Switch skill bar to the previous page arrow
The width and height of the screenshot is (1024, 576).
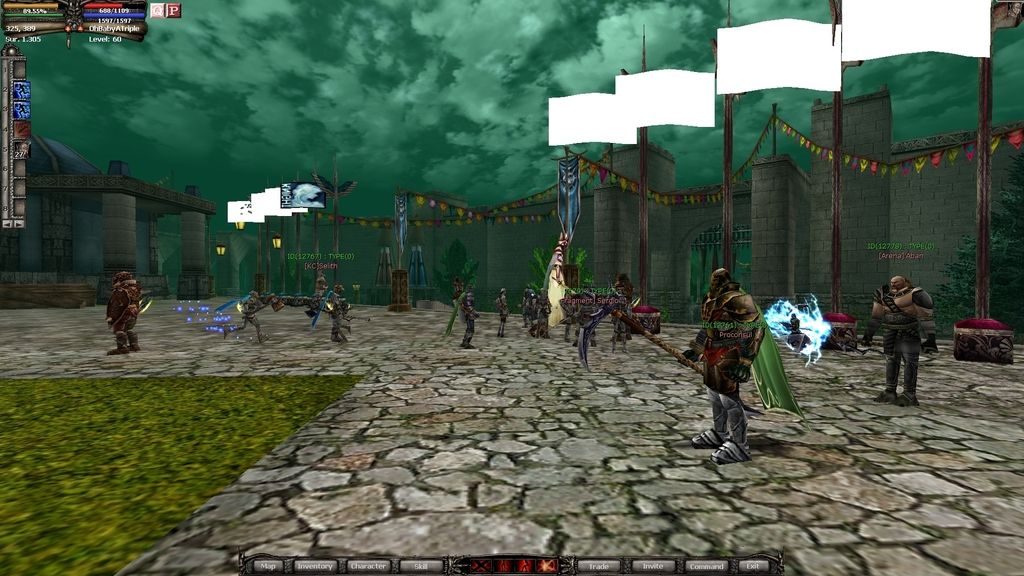click(x=7, y=223)
